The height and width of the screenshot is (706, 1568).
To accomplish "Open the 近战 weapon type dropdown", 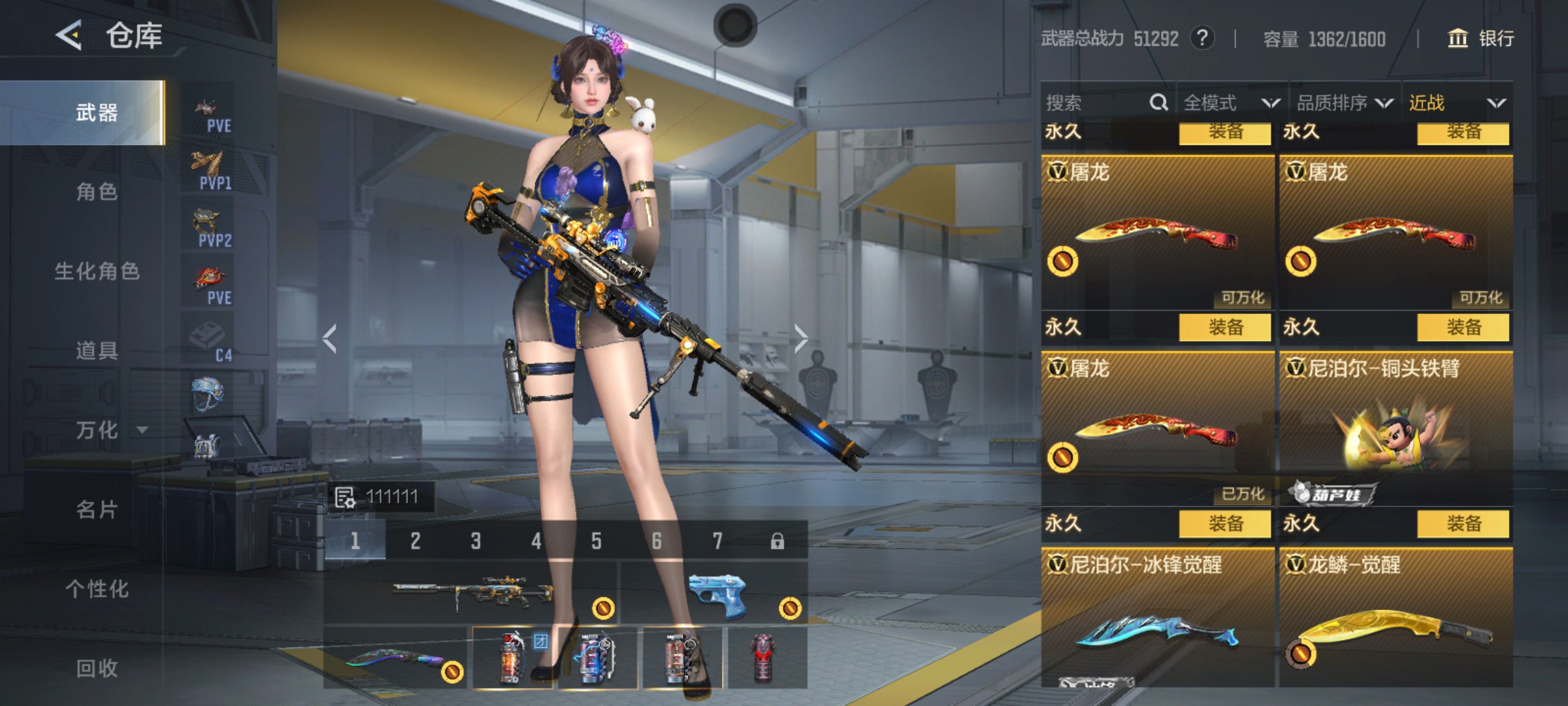I will tap(1457, 103).
